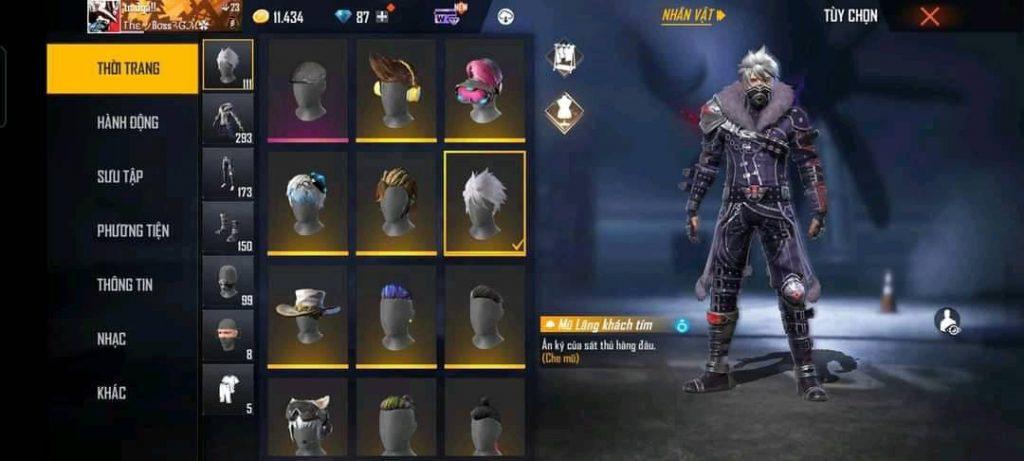
Task: Select the purple mohawk hairstyle
Action: (396, 316)
